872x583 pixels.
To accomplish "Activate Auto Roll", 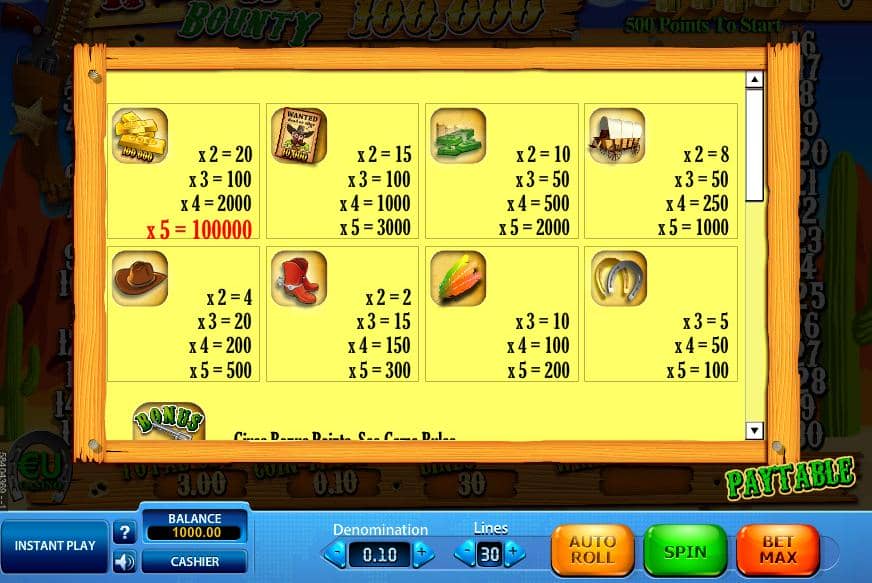I will click(592, 551).
